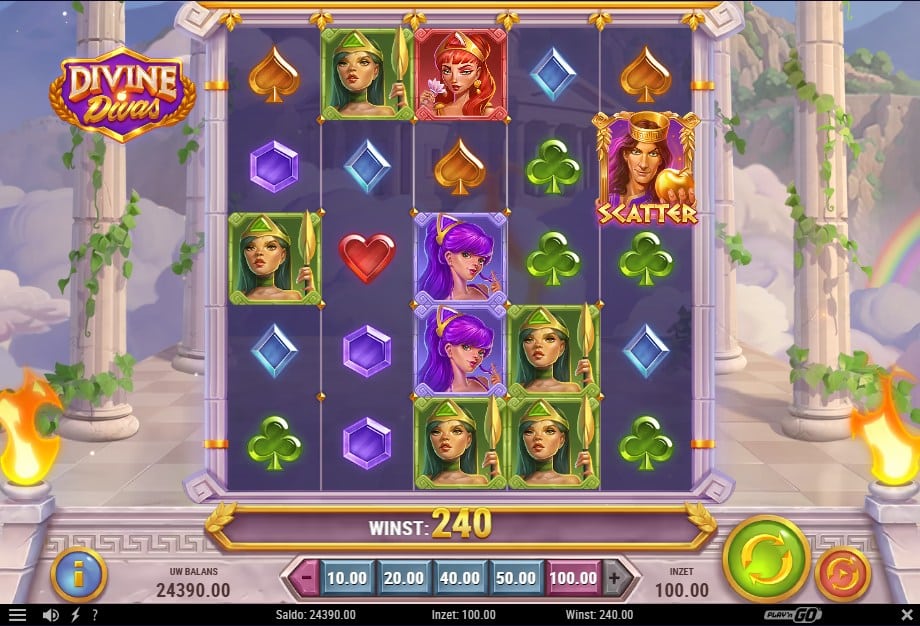920x626 pixels.
Task: Select the 10.00 bet amount
Action: click(347, 577)
